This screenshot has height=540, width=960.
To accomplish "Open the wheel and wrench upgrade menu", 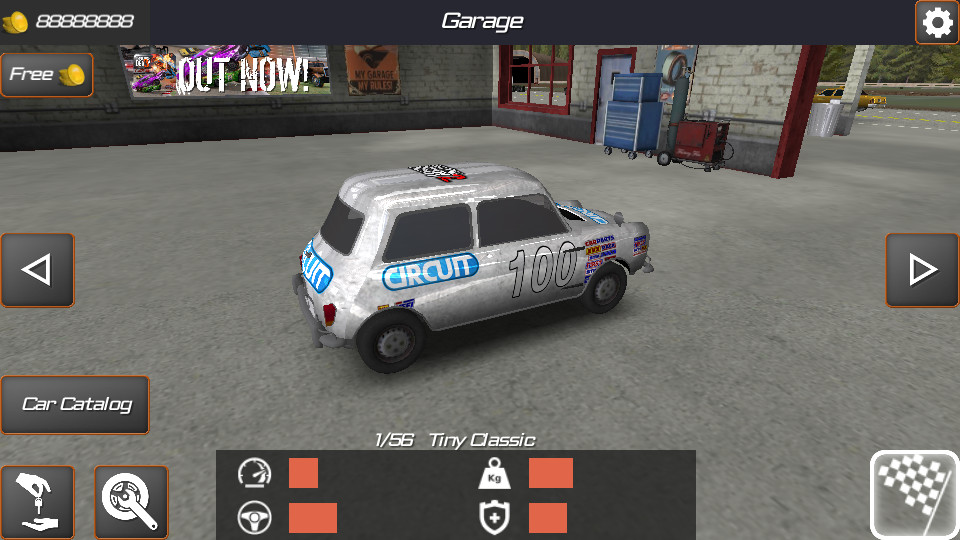I will pos(131,502).
